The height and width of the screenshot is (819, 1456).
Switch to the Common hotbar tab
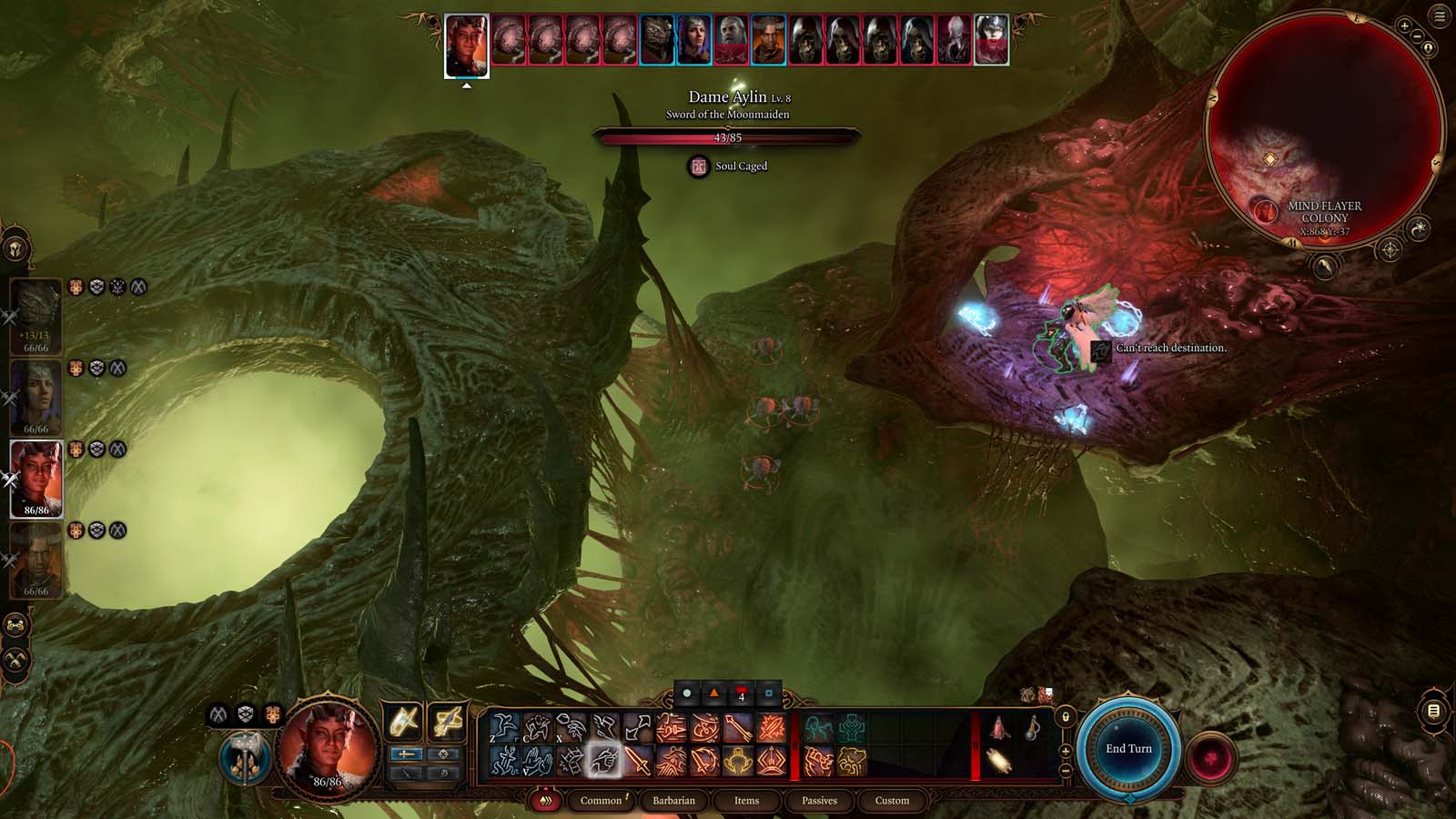pyautogui.click(x=601, y=801)
